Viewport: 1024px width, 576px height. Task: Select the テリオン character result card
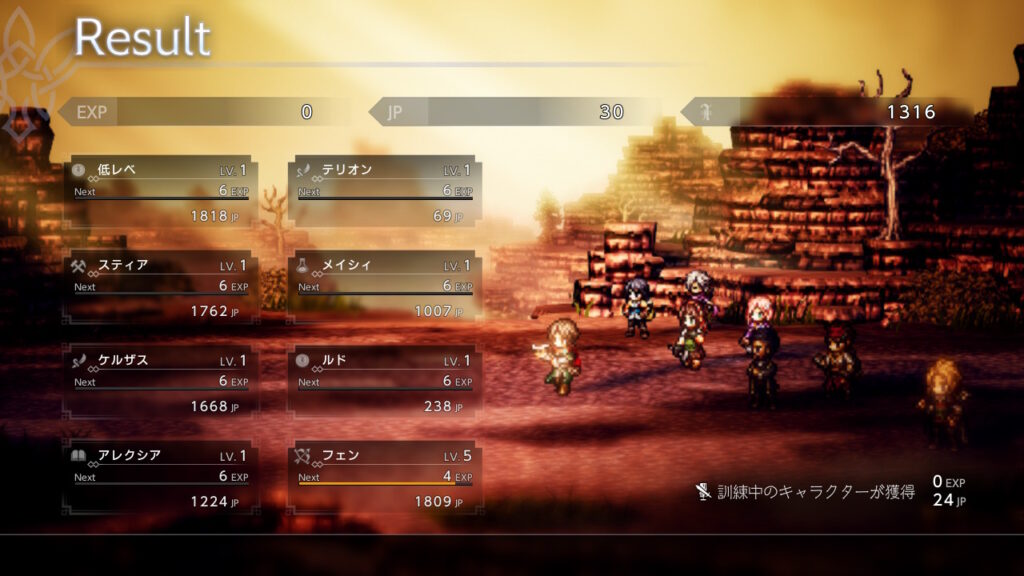coord(385,191)
